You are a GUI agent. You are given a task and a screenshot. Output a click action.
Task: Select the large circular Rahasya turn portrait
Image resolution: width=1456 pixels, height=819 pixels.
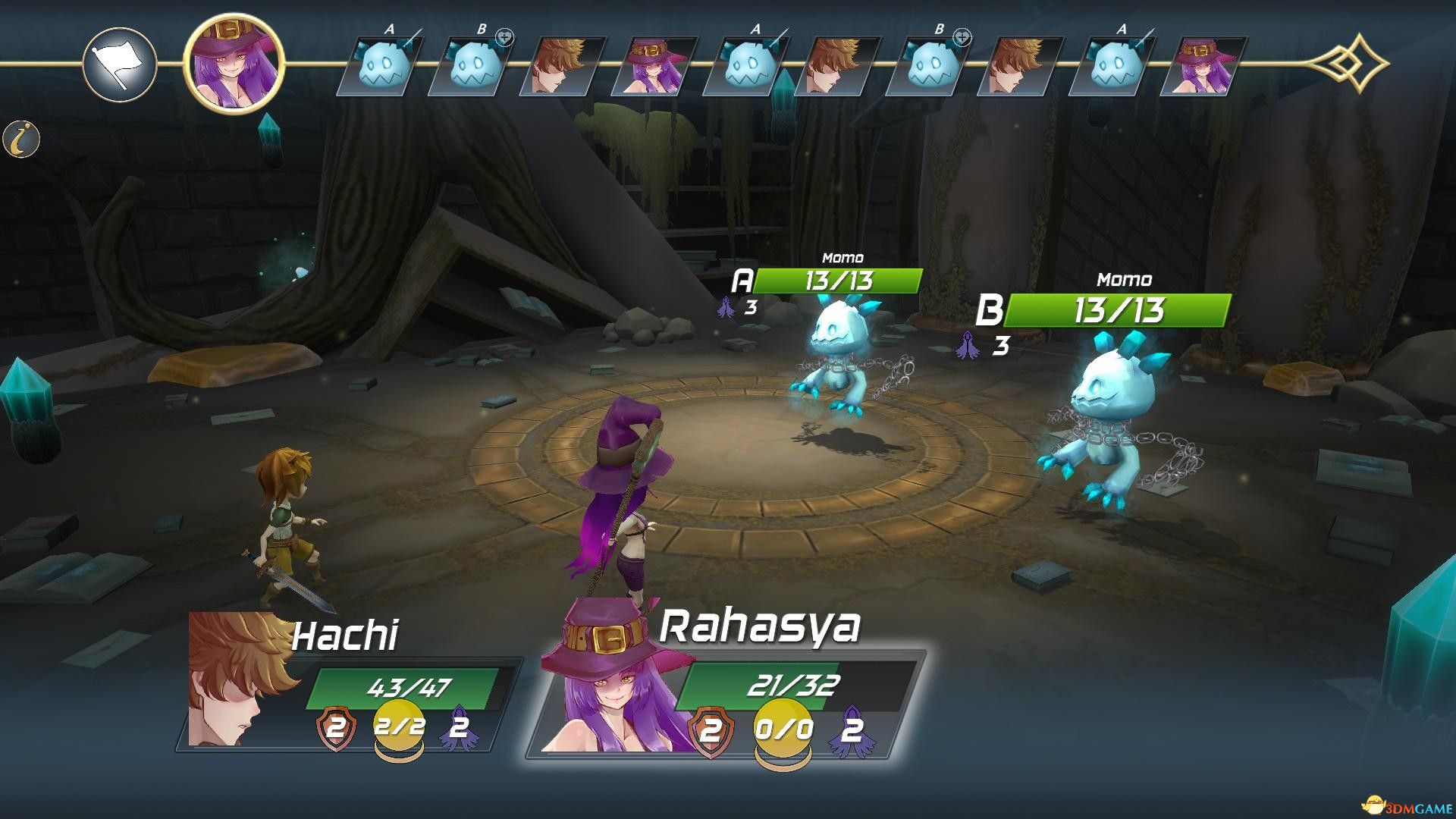(x=234, y=63)
